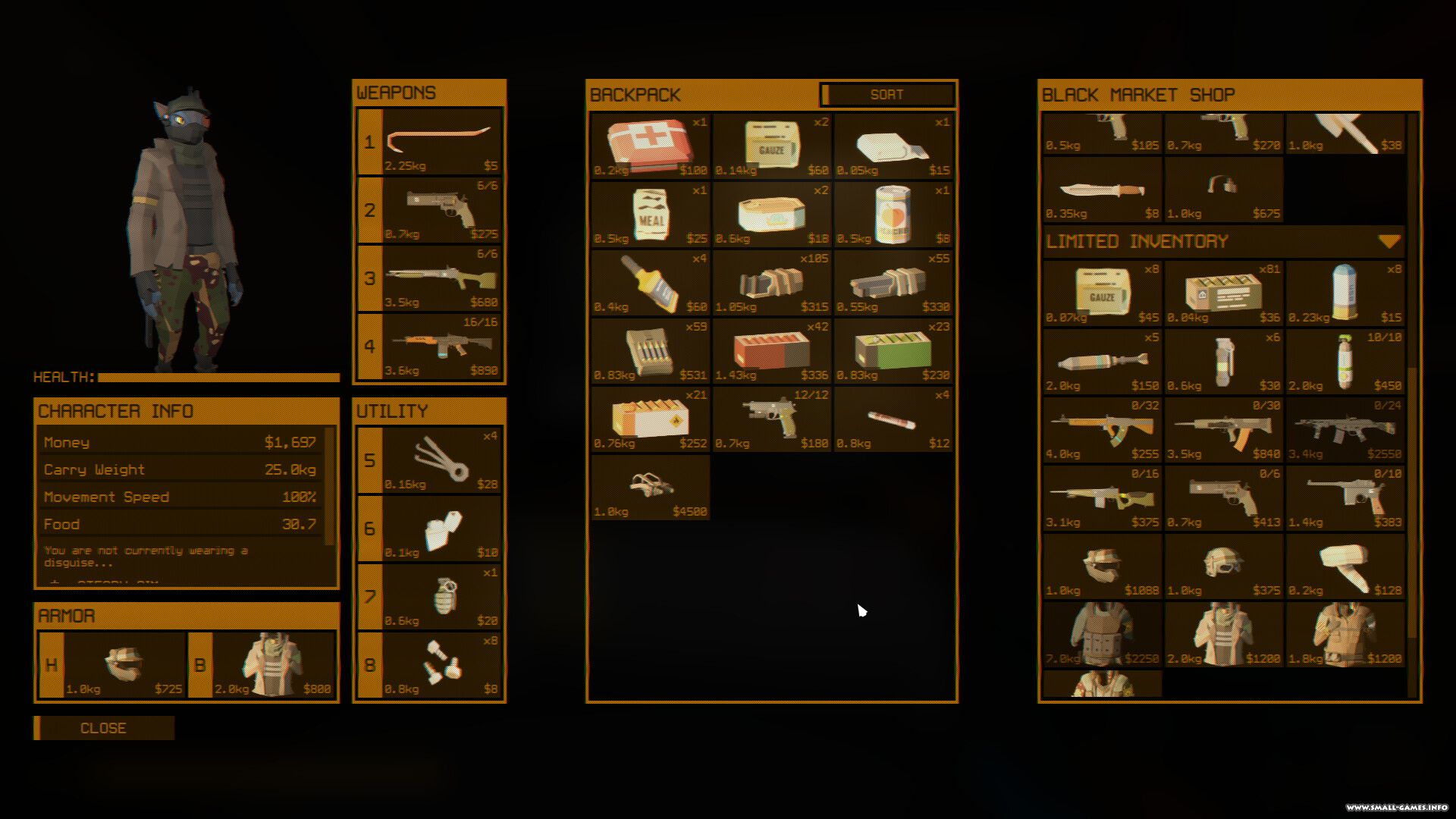This screenshot has width=1456, height=819.
Task: Select the MEAL ration in backpack
Action: coord(650,214)
